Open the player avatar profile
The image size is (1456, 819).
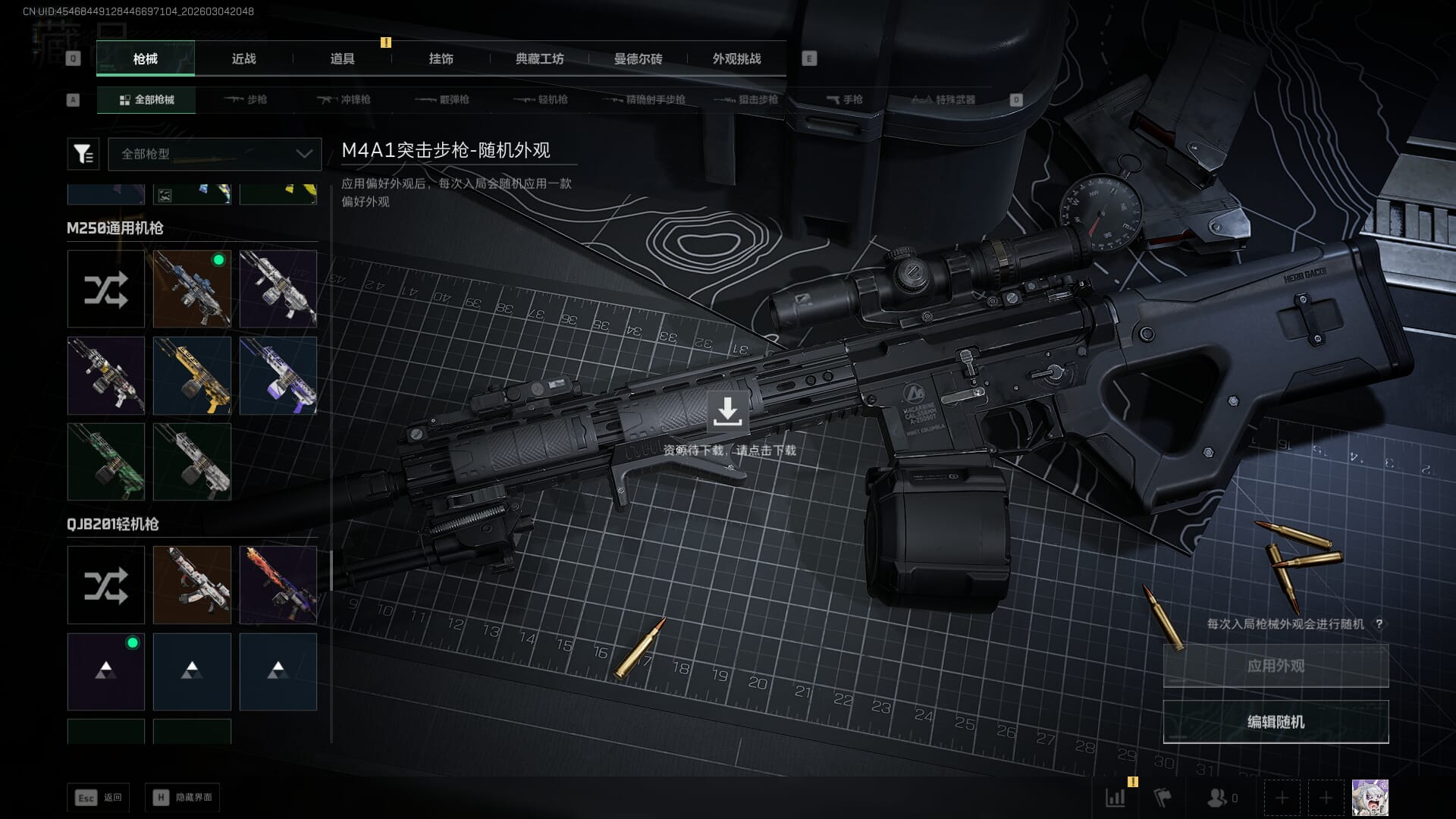click(1370, 798)
